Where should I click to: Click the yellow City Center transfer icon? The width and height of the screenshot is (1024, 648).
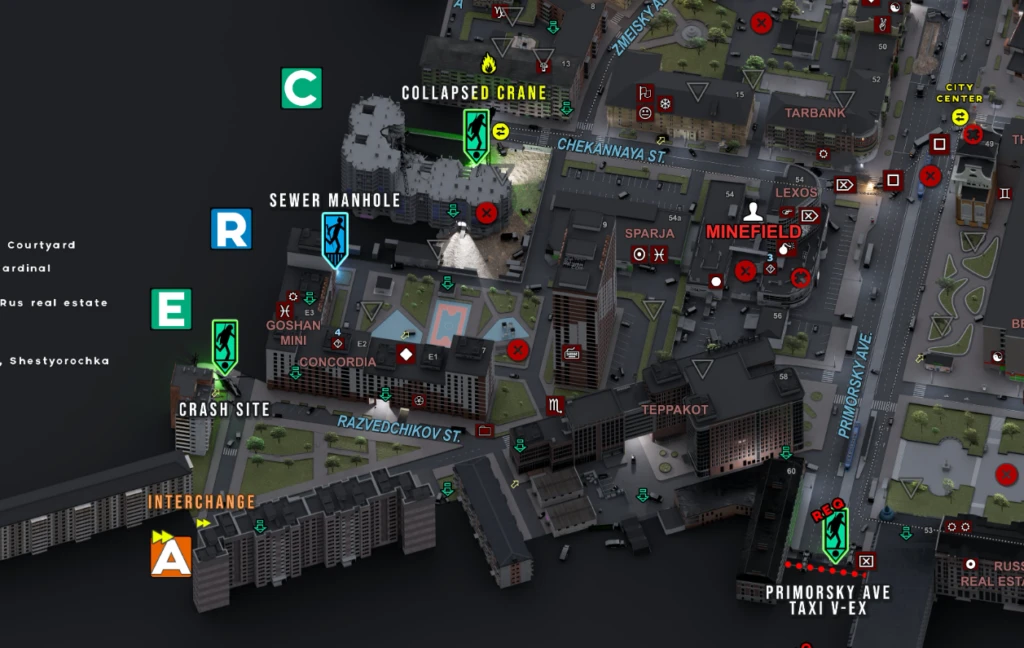[960, 116]
